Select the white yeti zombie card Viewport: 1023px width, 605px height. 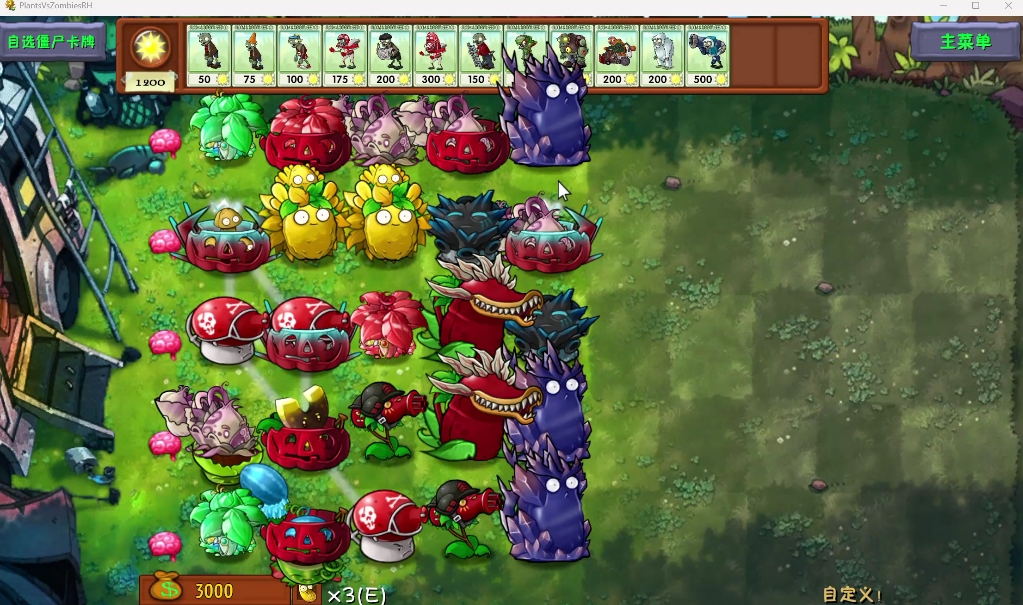(661, 56)
